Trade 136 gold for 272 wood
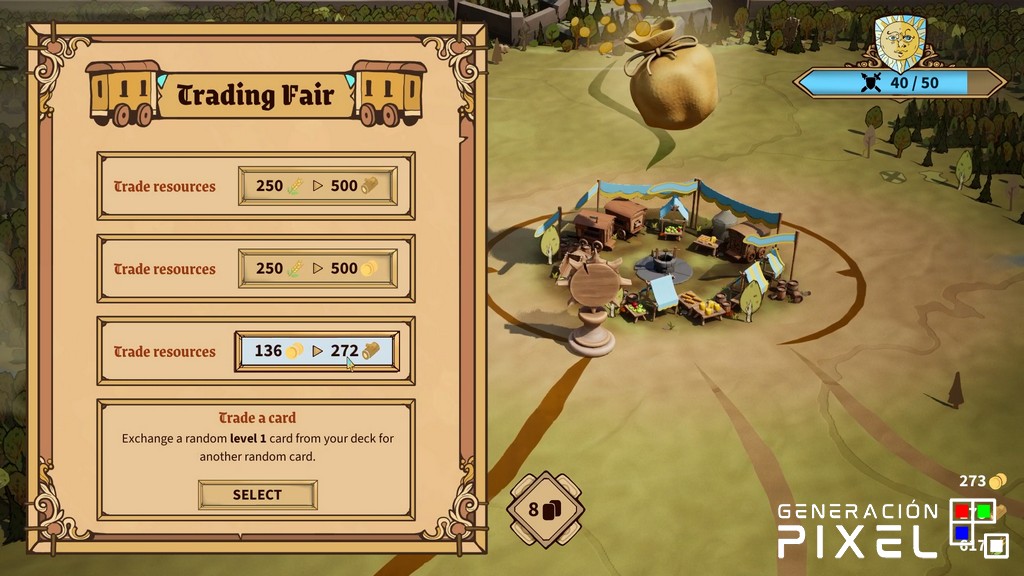This screenshot has width=1024, height=576. coord(317,351)
